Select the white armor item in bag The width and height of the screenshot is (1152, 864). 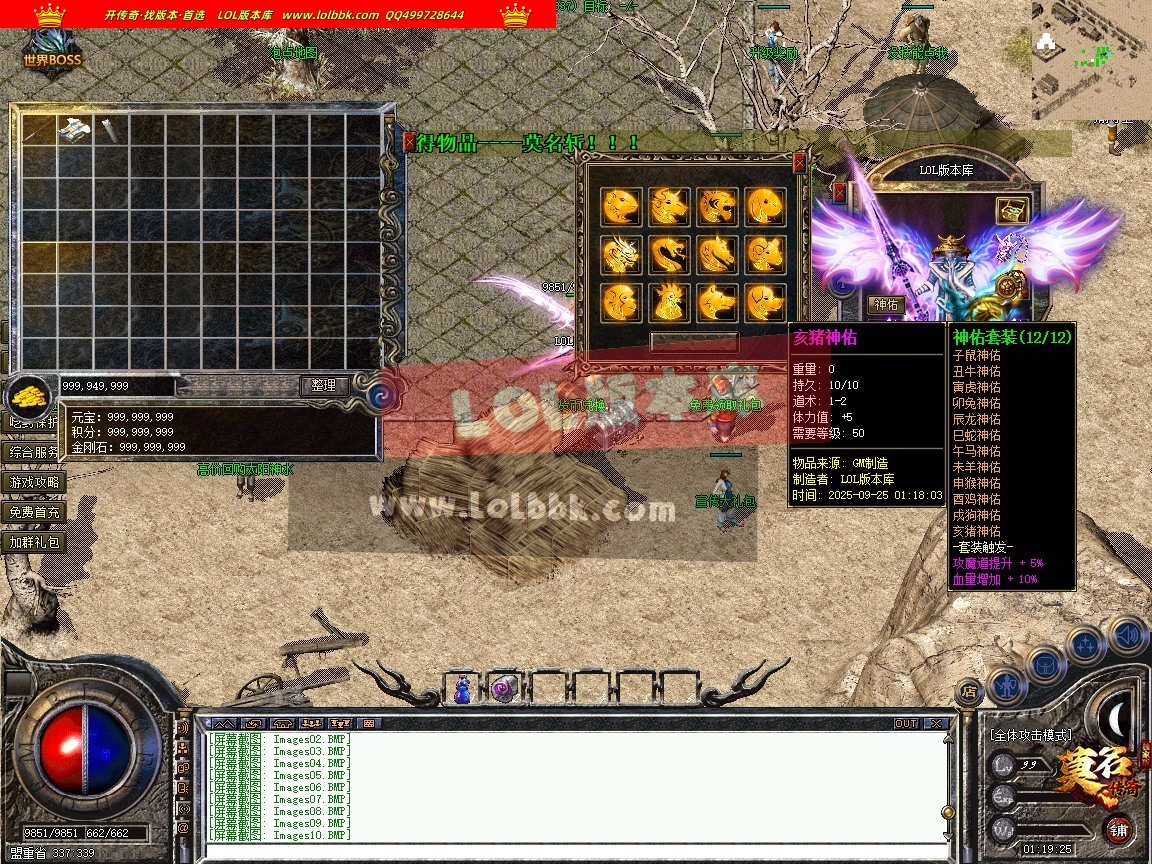75,128
